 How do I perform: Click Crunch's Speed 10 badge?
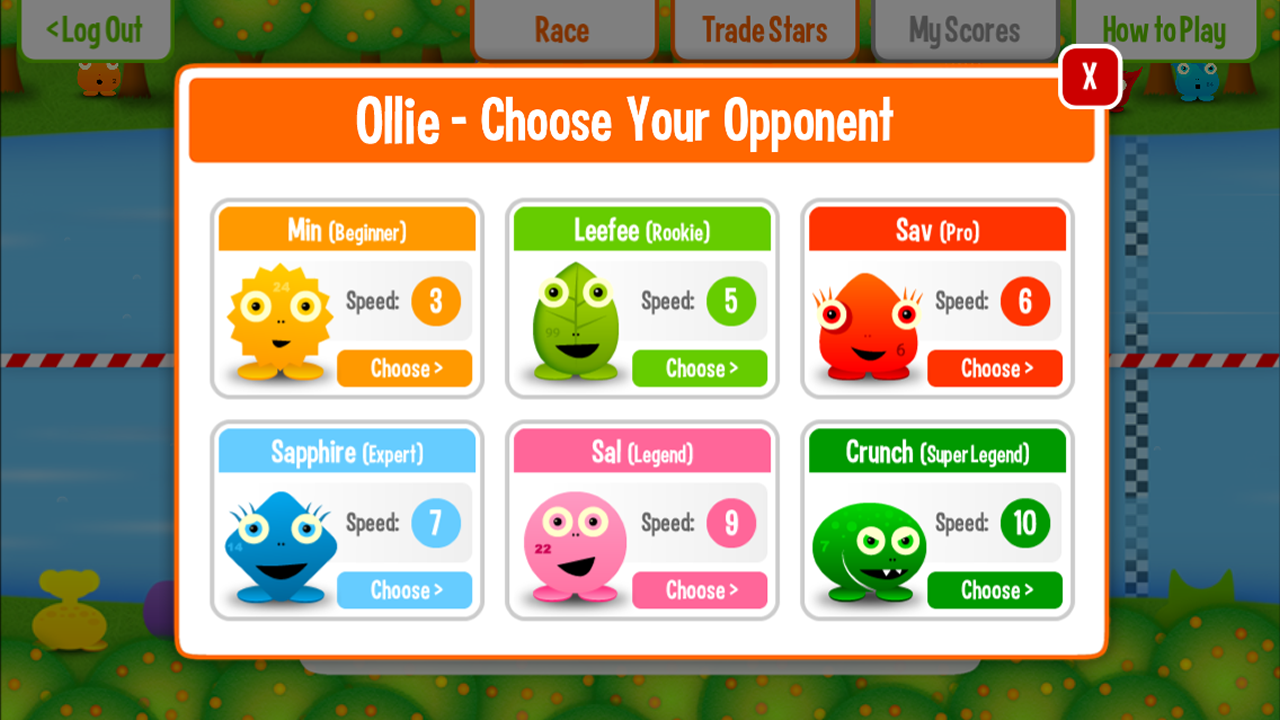pyautogui.click(x=1024, y=523)
